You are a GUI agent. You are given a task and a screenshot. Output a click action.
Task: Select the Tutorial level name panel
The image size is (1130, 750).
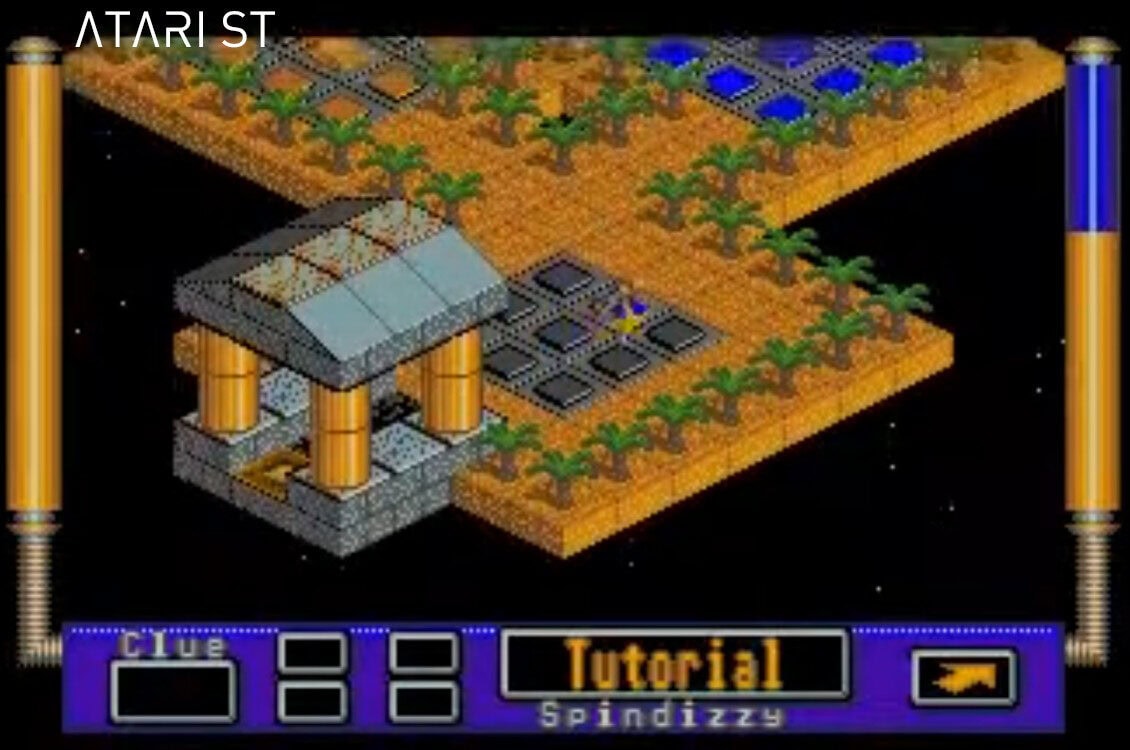pyautogui.click(x=674, y=664)
